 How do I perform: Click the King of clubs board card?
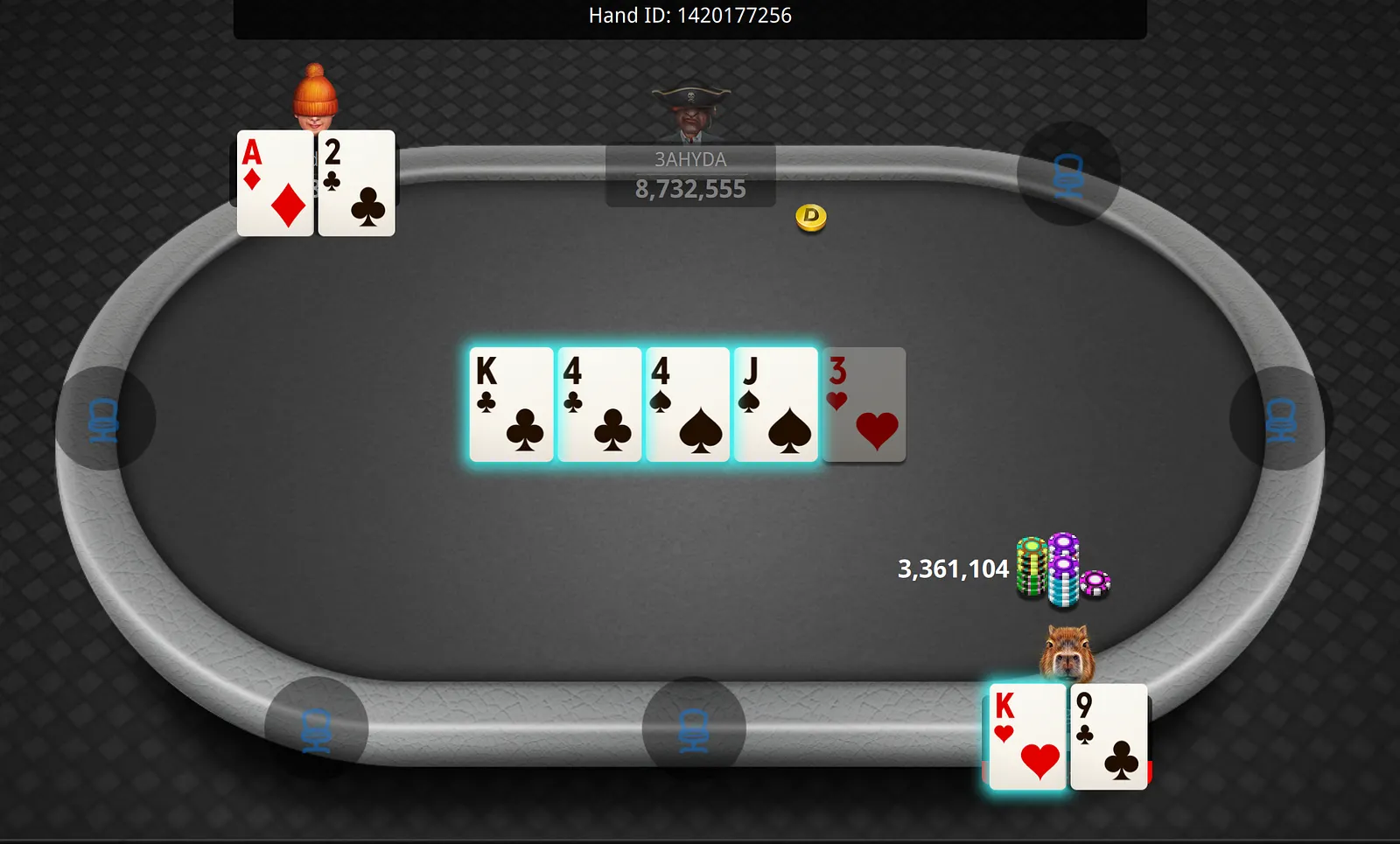pos(511,404)
